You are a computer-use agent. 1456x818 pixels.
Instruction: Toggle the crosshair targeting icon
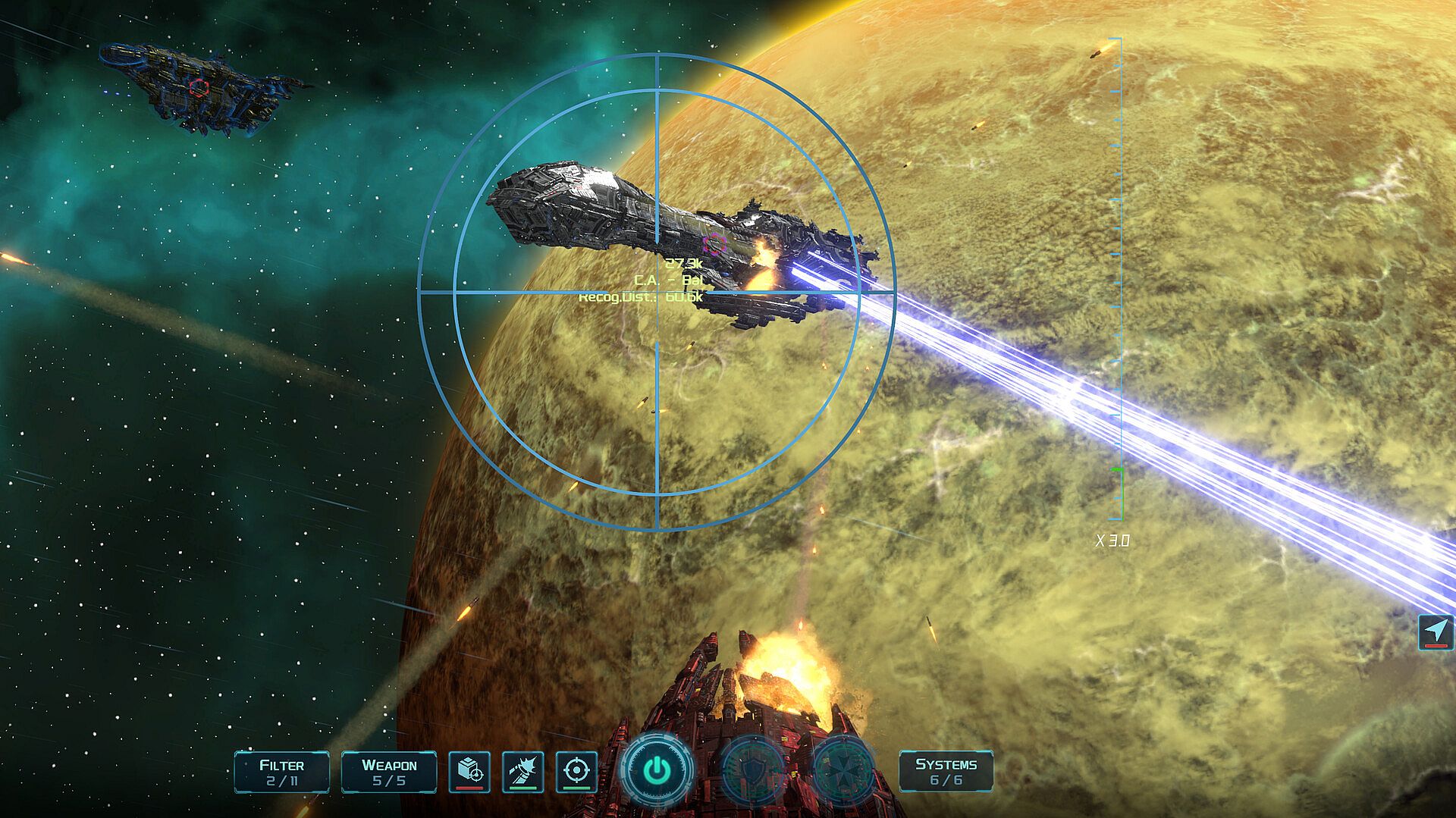pyautogui.click(x=576, y=772)
